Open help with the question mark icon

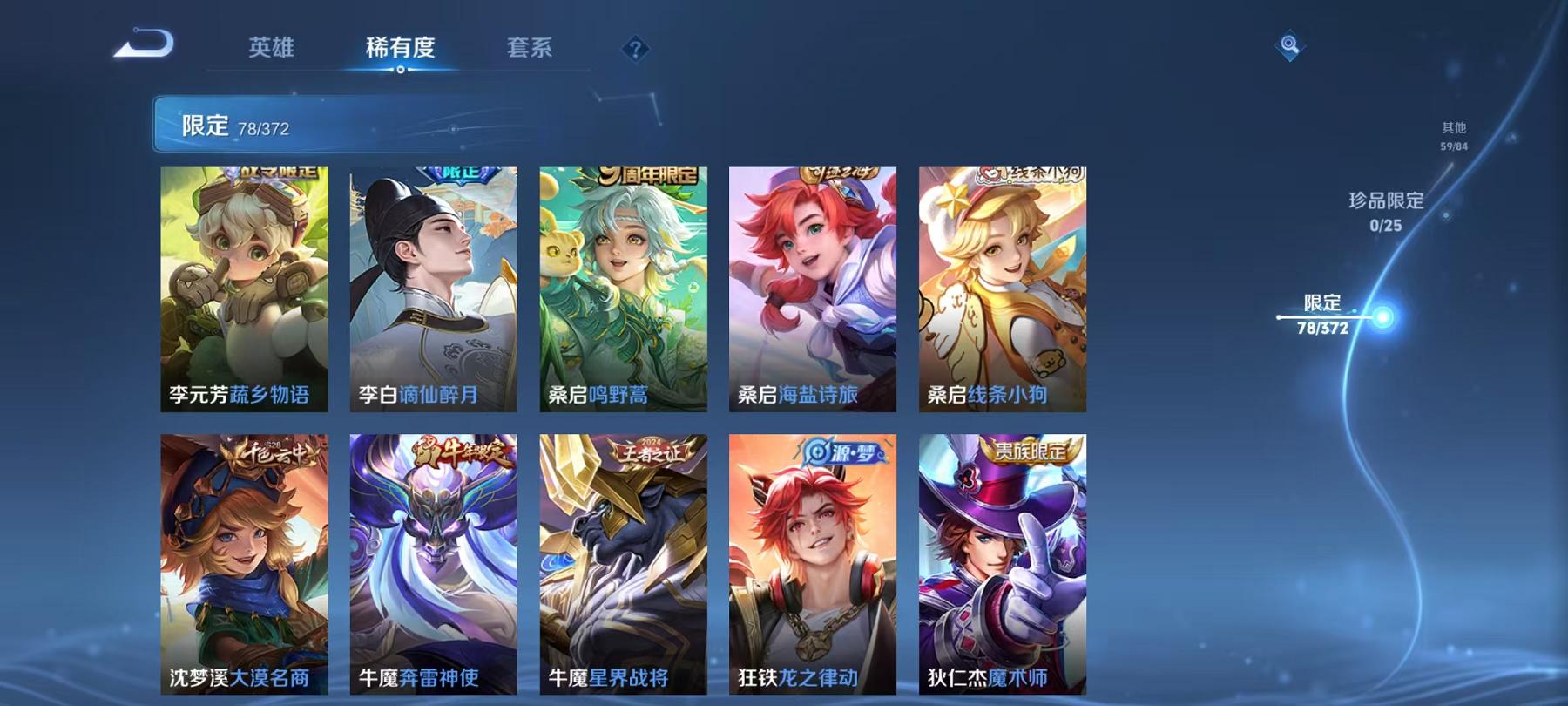(636, 50)
